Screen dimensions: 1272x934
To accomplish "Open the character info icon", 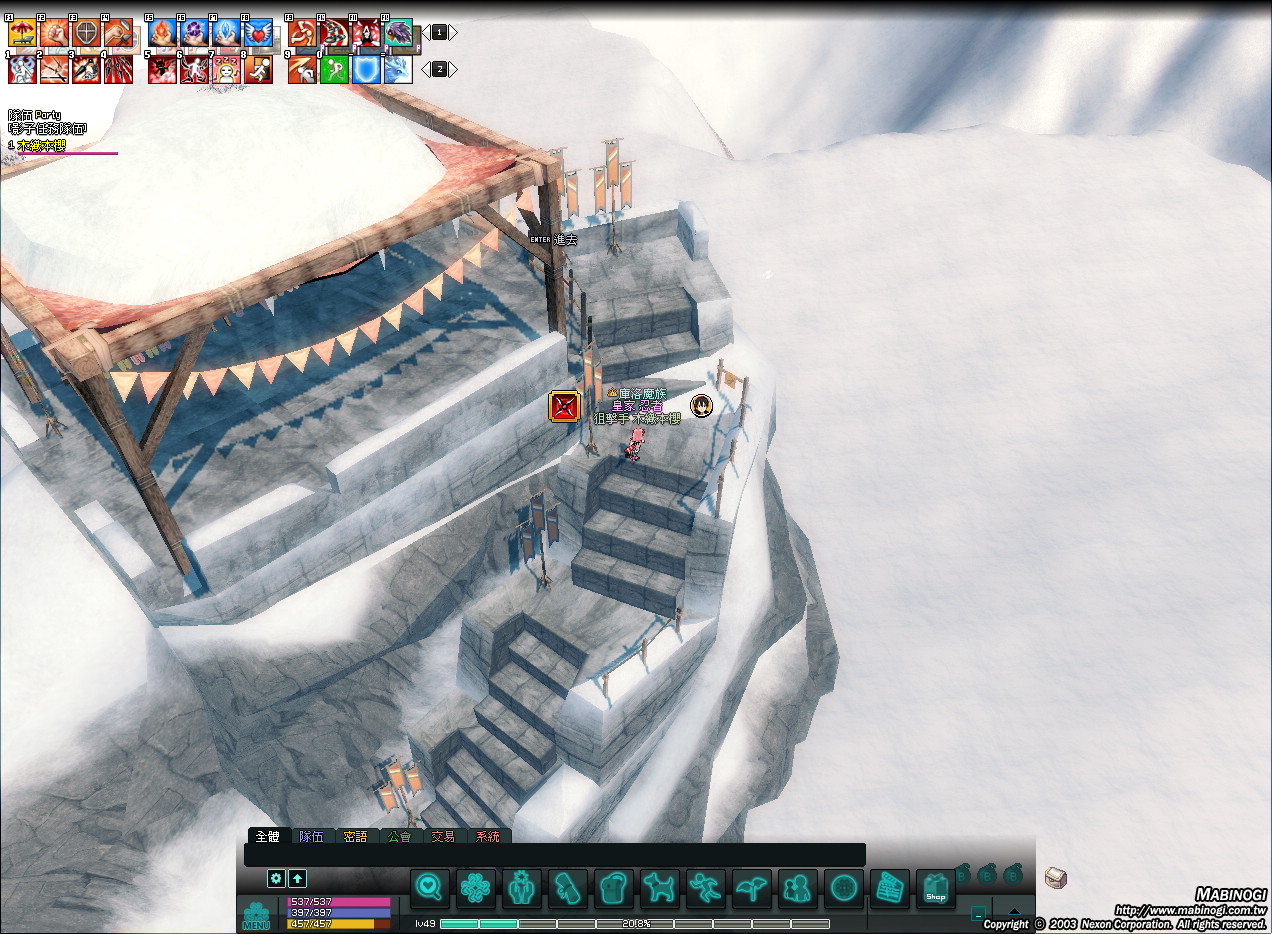I will point(522,888).
